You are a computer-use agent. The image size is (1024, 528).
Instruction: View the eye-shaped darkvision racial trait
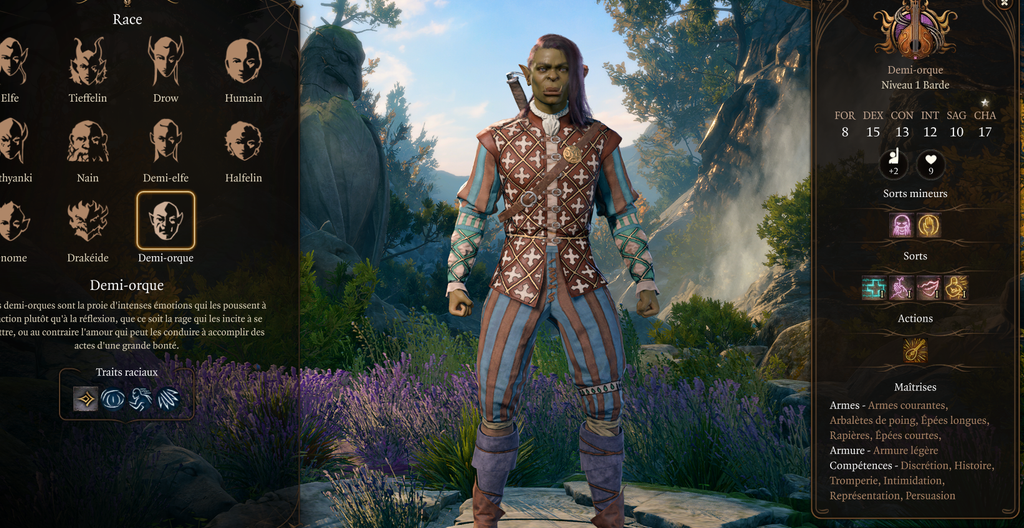[x=113, y=399]
